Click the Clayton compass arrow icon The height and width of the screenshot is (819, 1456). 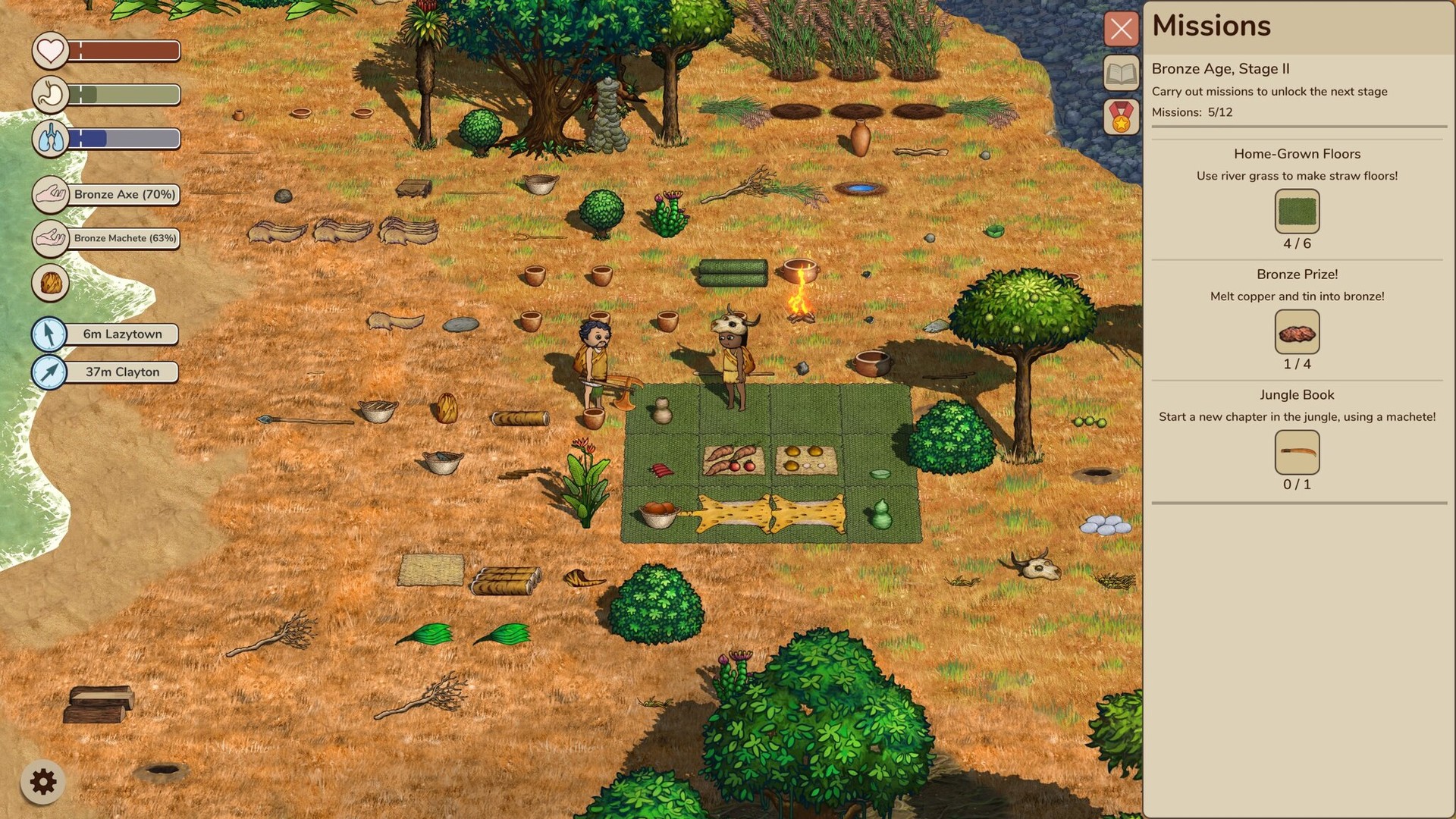50,372
